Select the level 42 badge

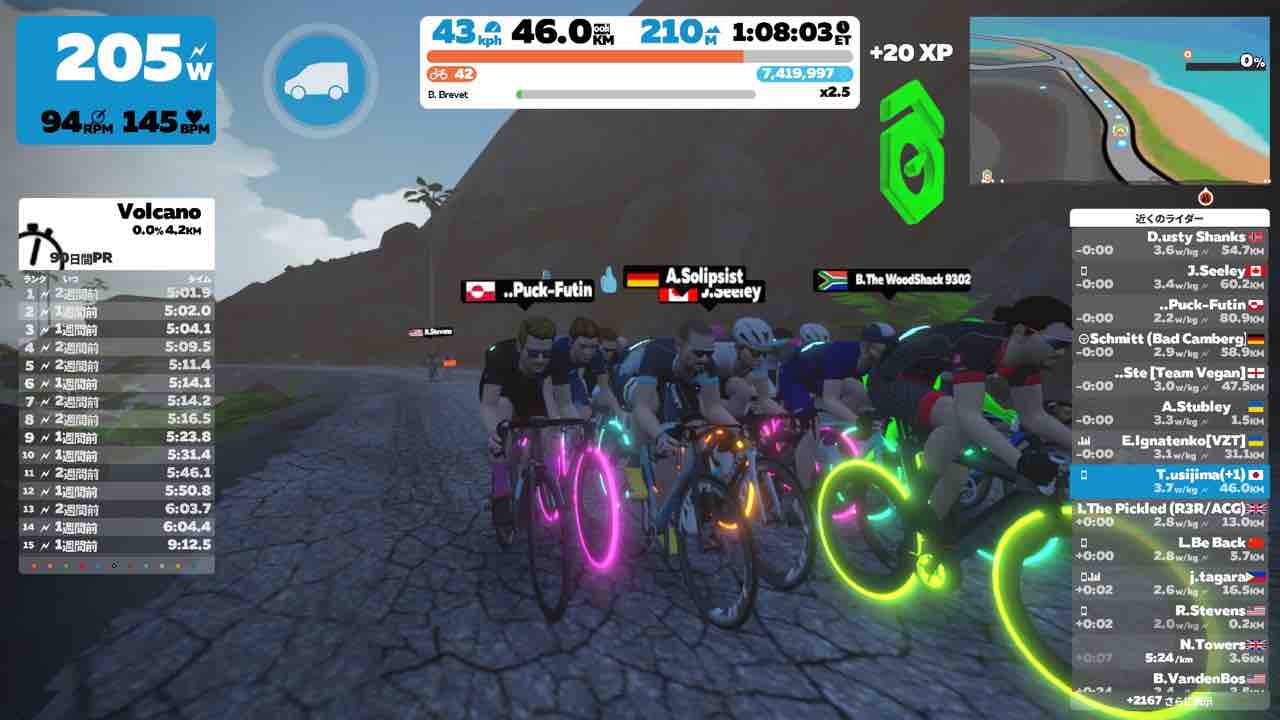click(450, 74)
